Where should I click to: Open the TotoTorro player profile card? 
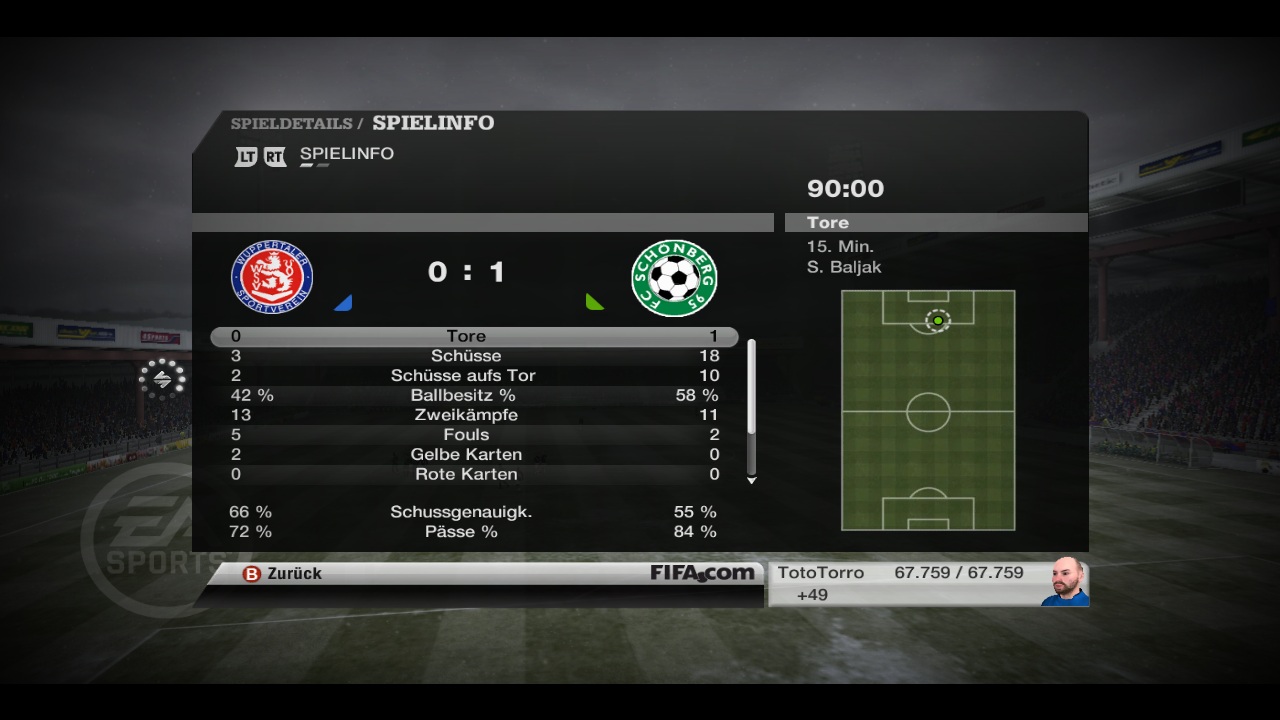coord(927,583)
